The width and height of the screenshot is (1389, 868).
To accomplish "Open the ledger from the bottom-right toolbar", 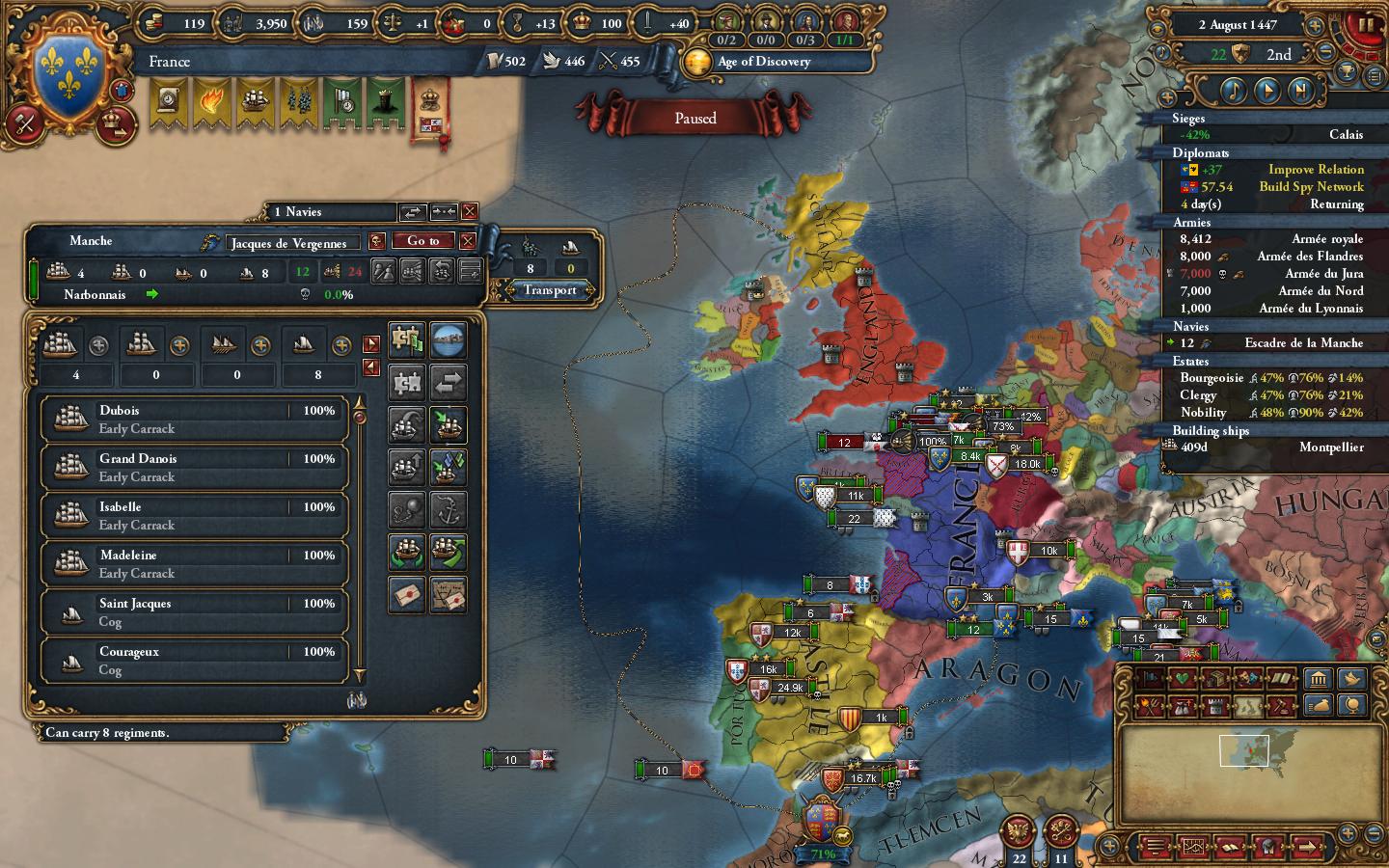I will click(1193, 847).
